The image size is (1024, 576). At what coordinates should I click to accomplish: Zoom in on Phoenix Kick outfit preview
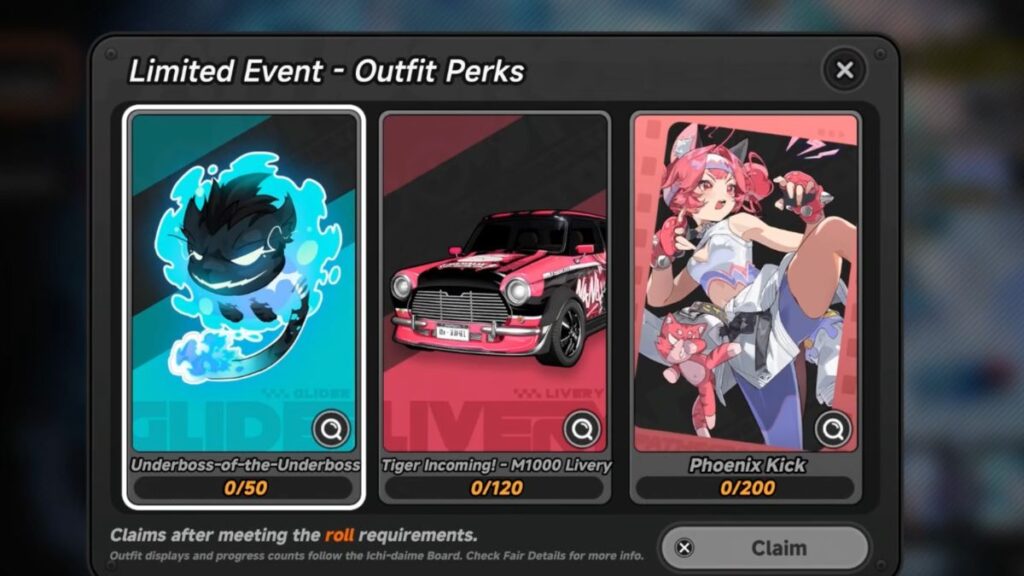(x=832, y=430)
